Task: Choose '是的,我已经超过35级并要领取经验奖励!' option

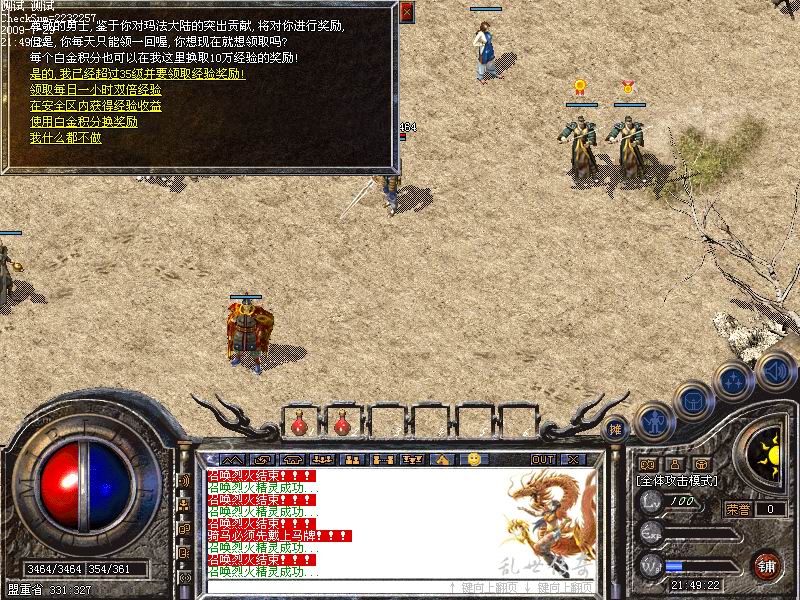Action: (x=138, y=74)
